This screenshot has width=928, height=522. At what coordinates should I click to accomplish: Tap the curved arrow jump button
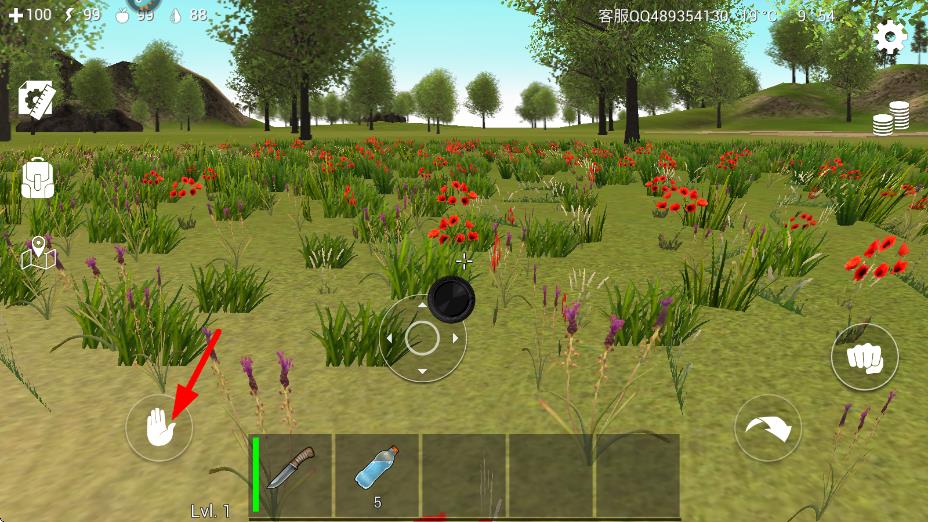click(x=768, y=429)
